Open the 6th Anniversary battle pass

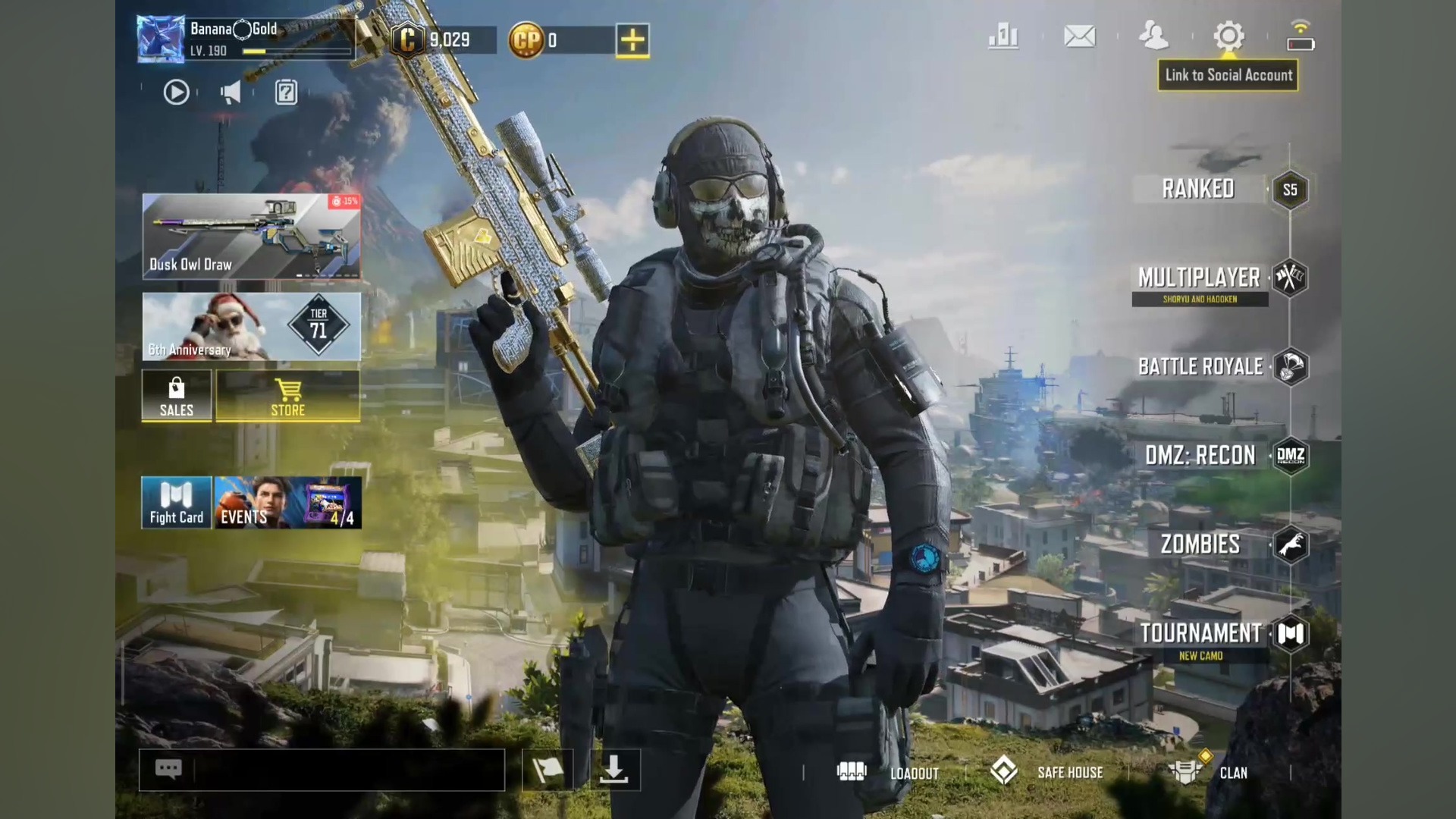click(251, 327)
